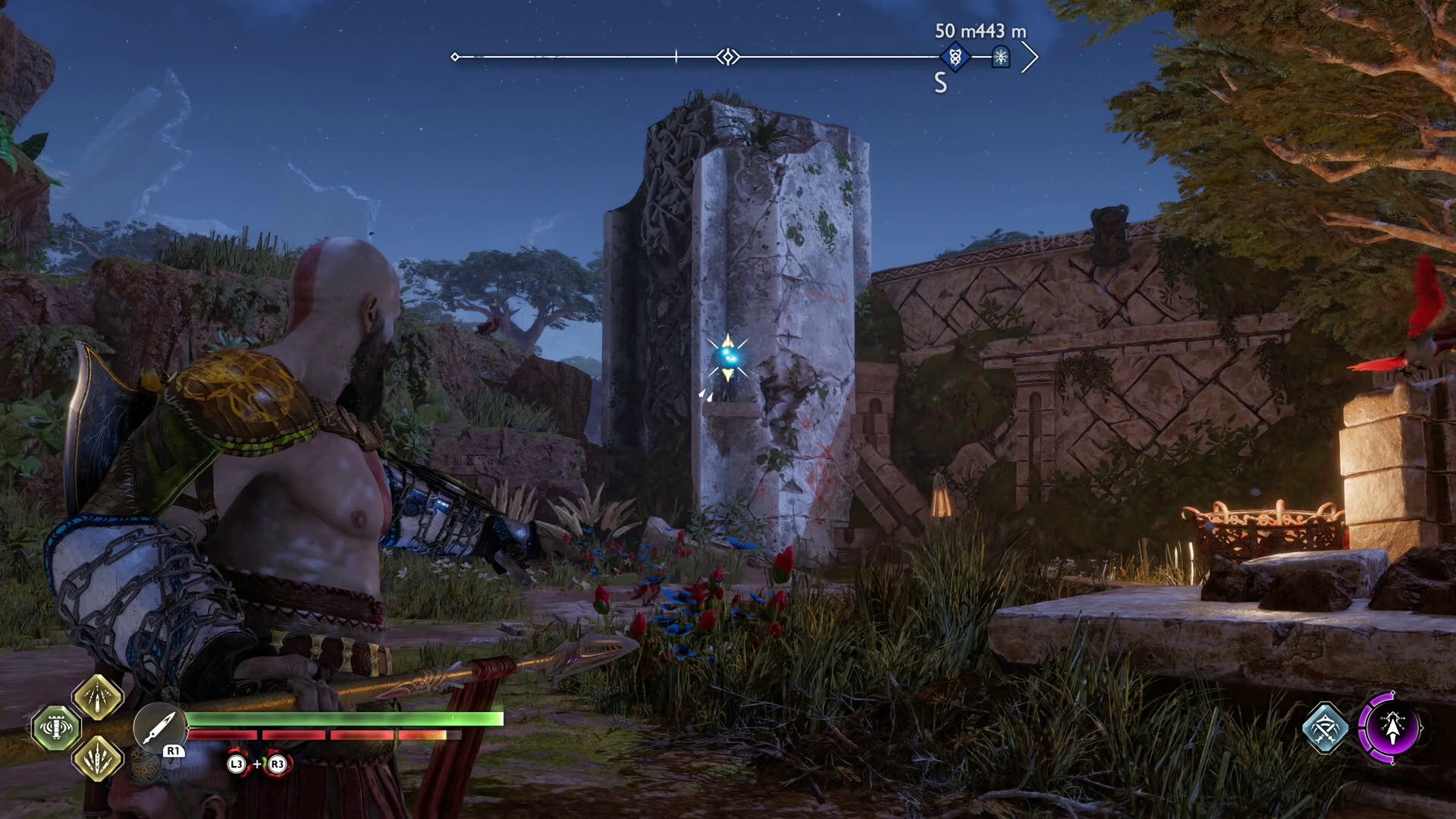The width and height of the screenshot is (1456, 819).
Task: Trigger the lower yellow multi-spear runic attack
Action: pyautogui.click(x=98, y=758)
